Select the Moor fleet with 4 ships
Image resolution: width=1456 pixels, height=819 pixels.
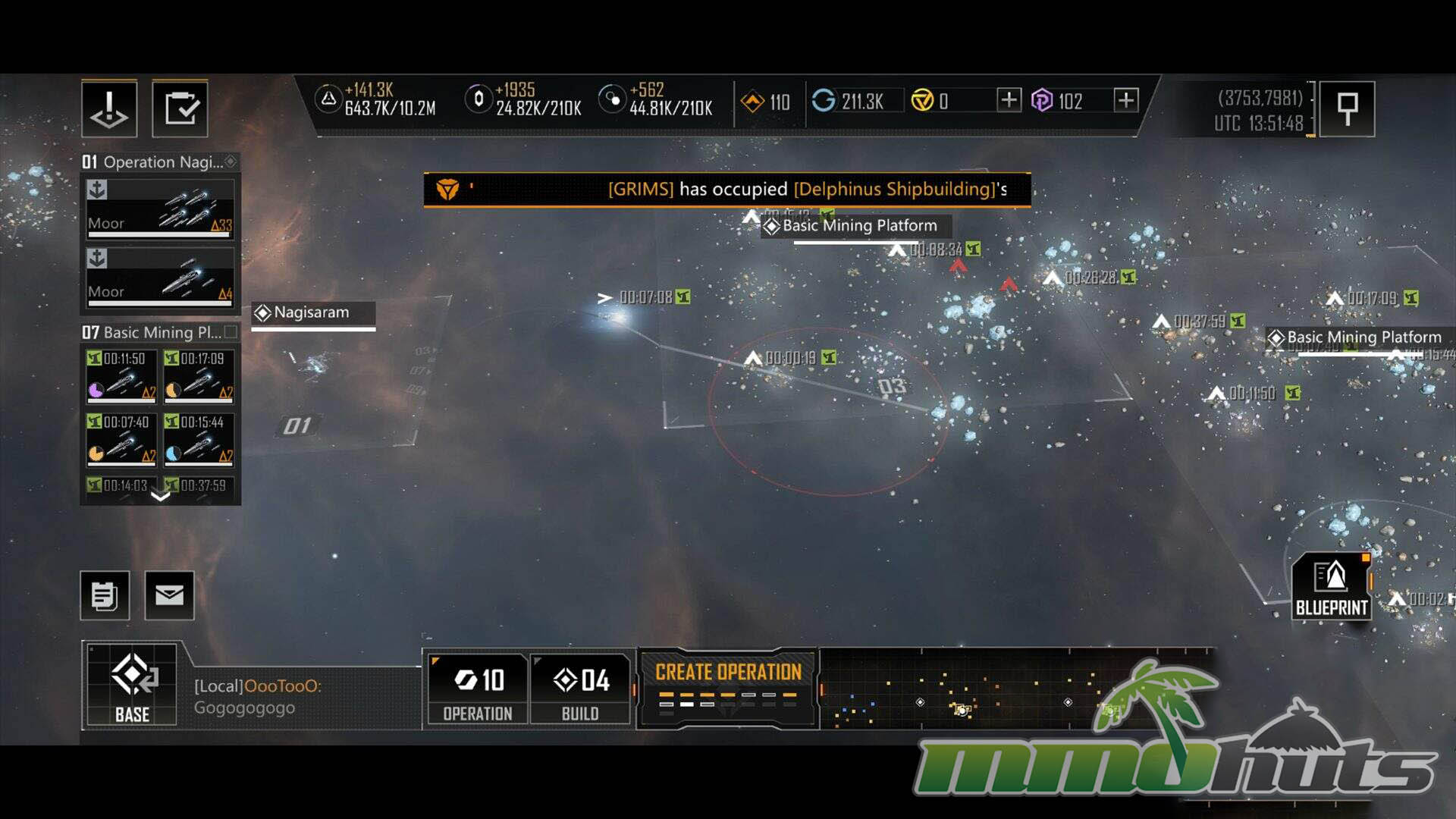[x=160, y=278]
